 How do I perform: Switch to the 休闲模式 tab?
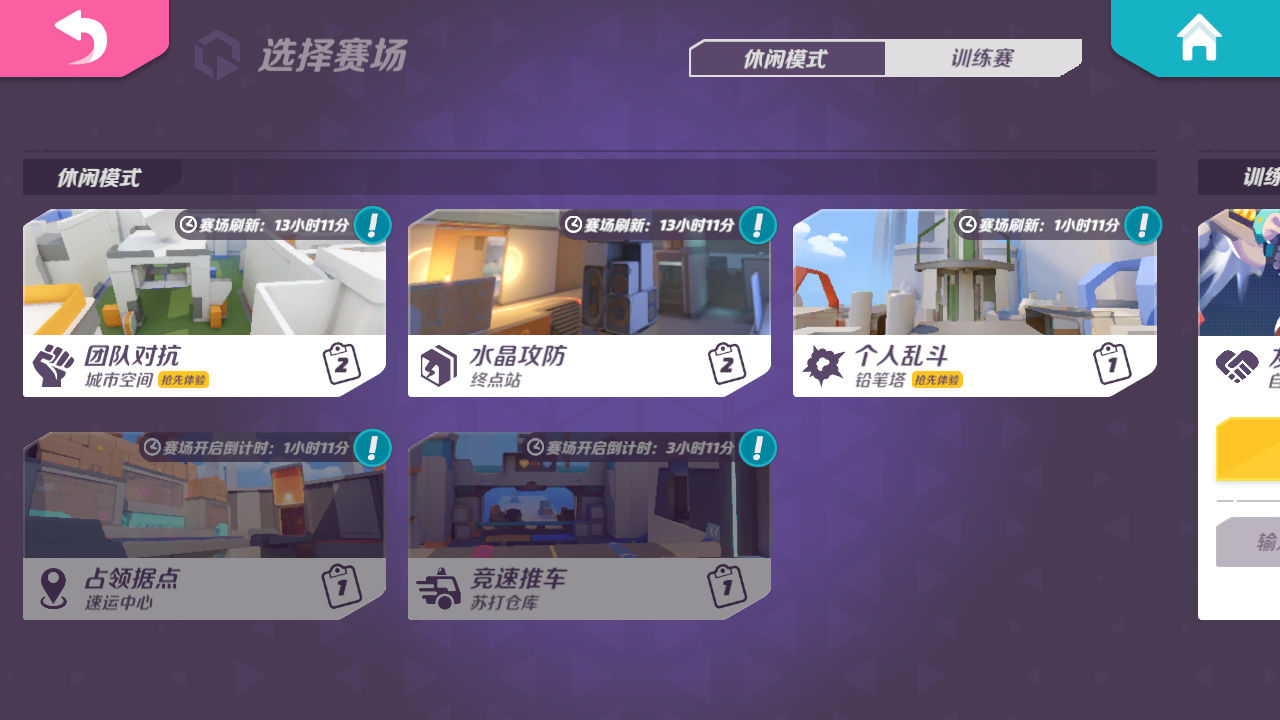787,58
